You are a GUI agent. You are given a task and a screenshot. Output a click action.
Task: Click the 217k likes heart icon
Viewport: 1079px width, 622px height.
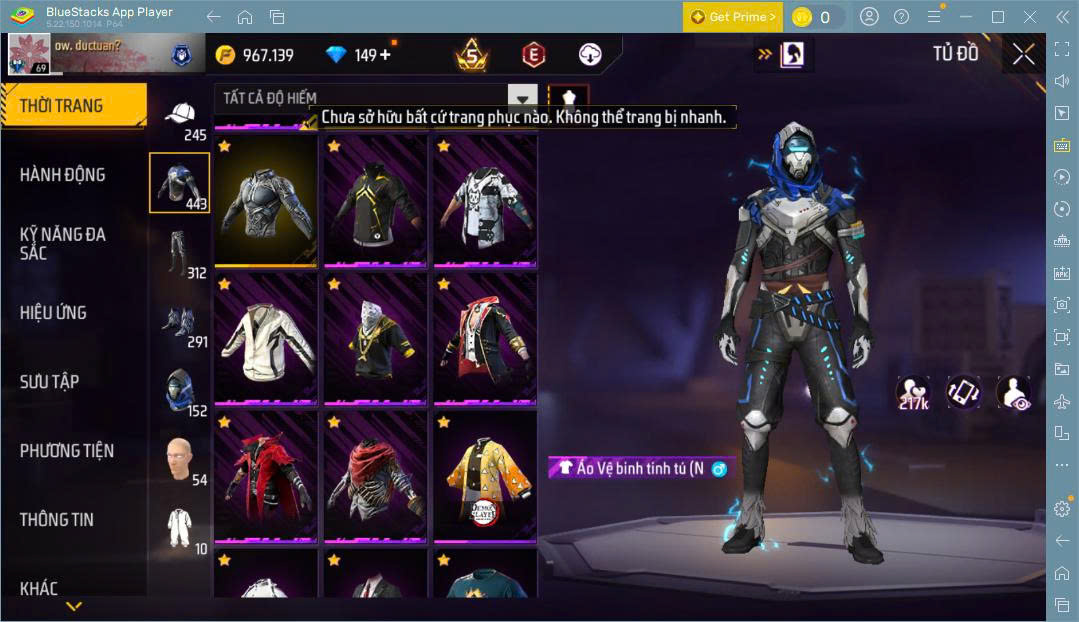tap(913, 392)
